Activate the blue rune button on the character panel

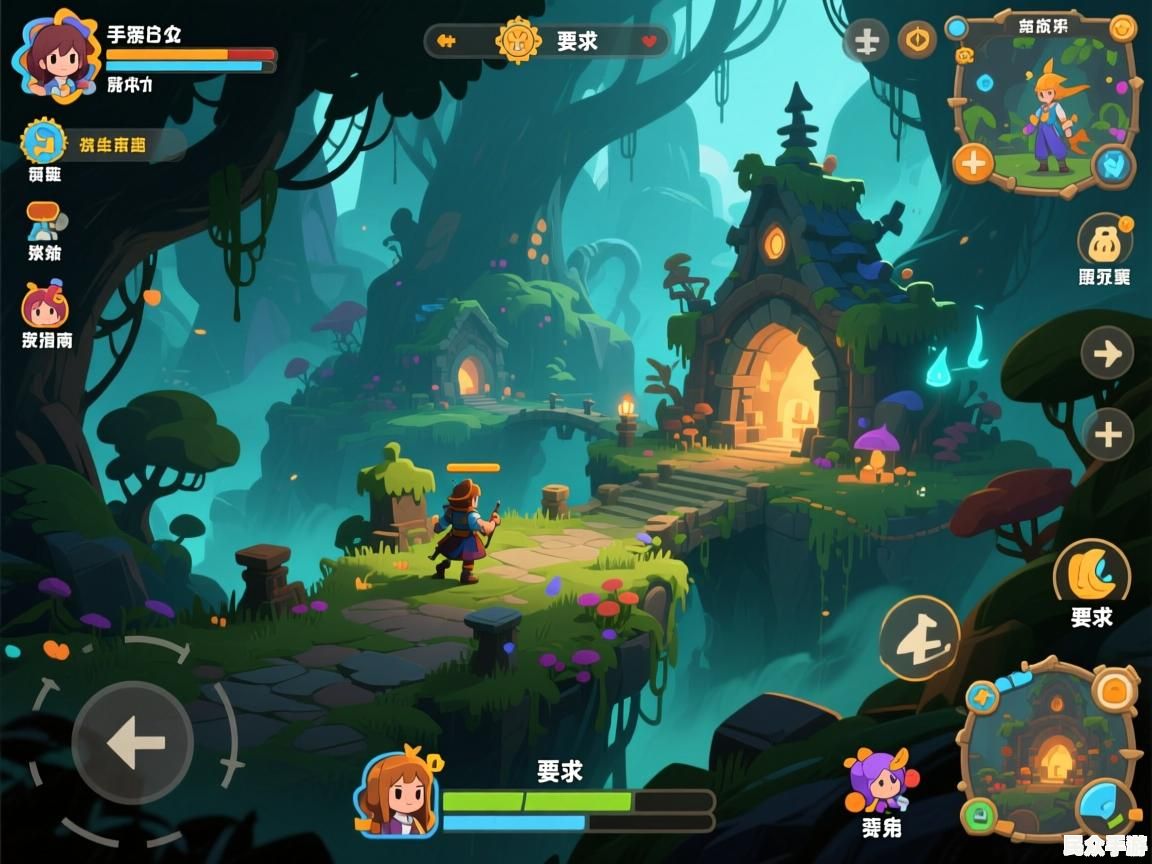pyautogui.click(x=1111, y=164)
